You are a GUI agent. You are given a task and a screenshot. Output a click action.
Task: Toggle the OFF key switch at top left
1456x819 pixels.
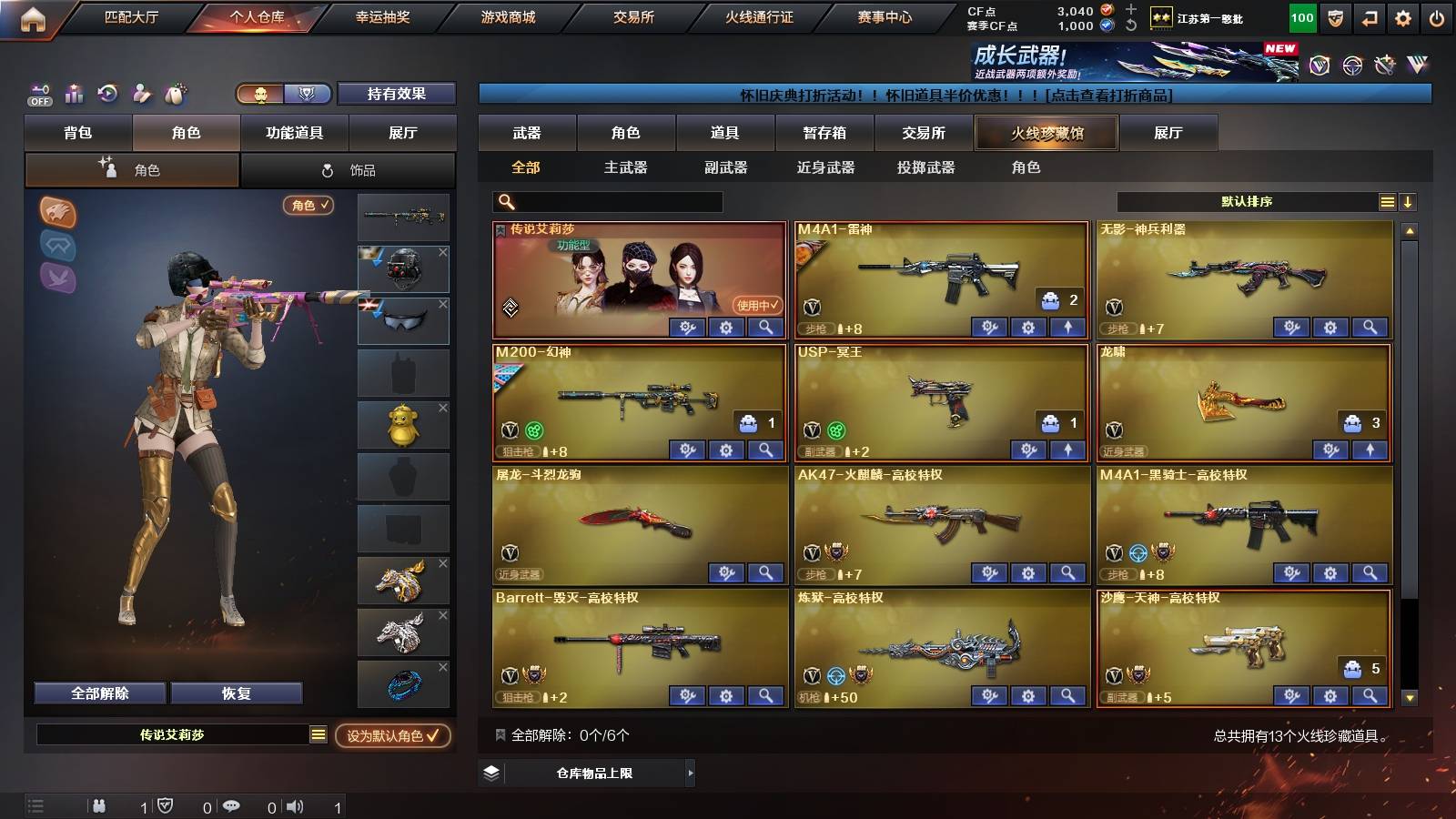click(38, 93)
